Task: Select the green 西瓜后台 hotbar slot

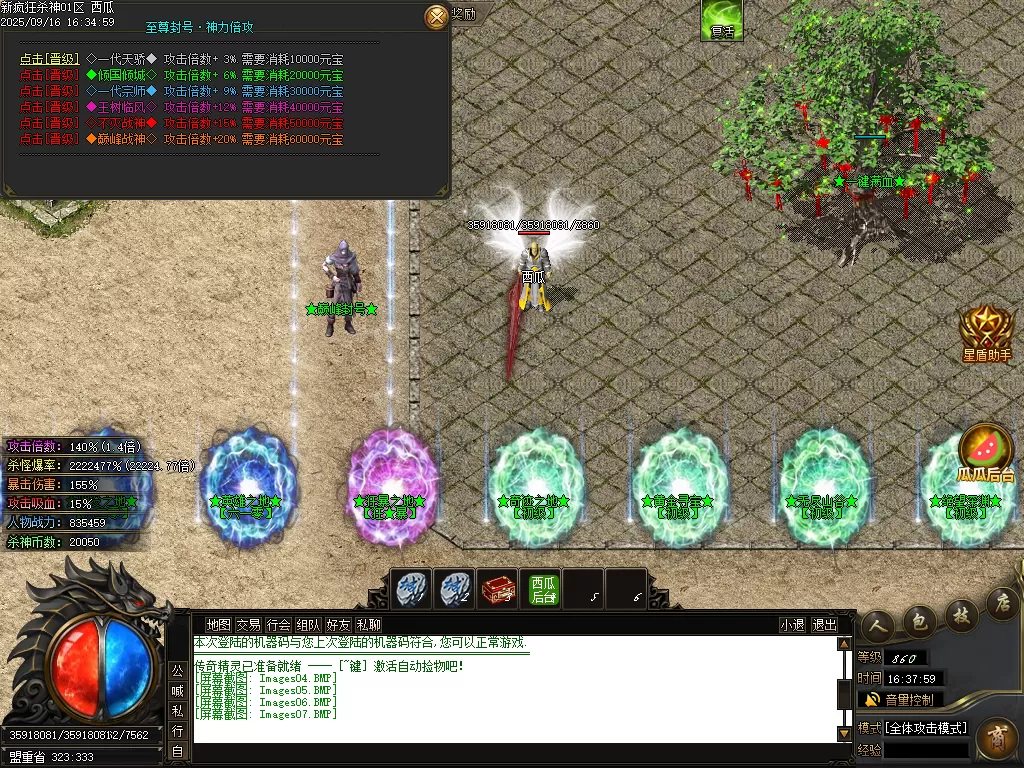Action: [x=543, y=589]
